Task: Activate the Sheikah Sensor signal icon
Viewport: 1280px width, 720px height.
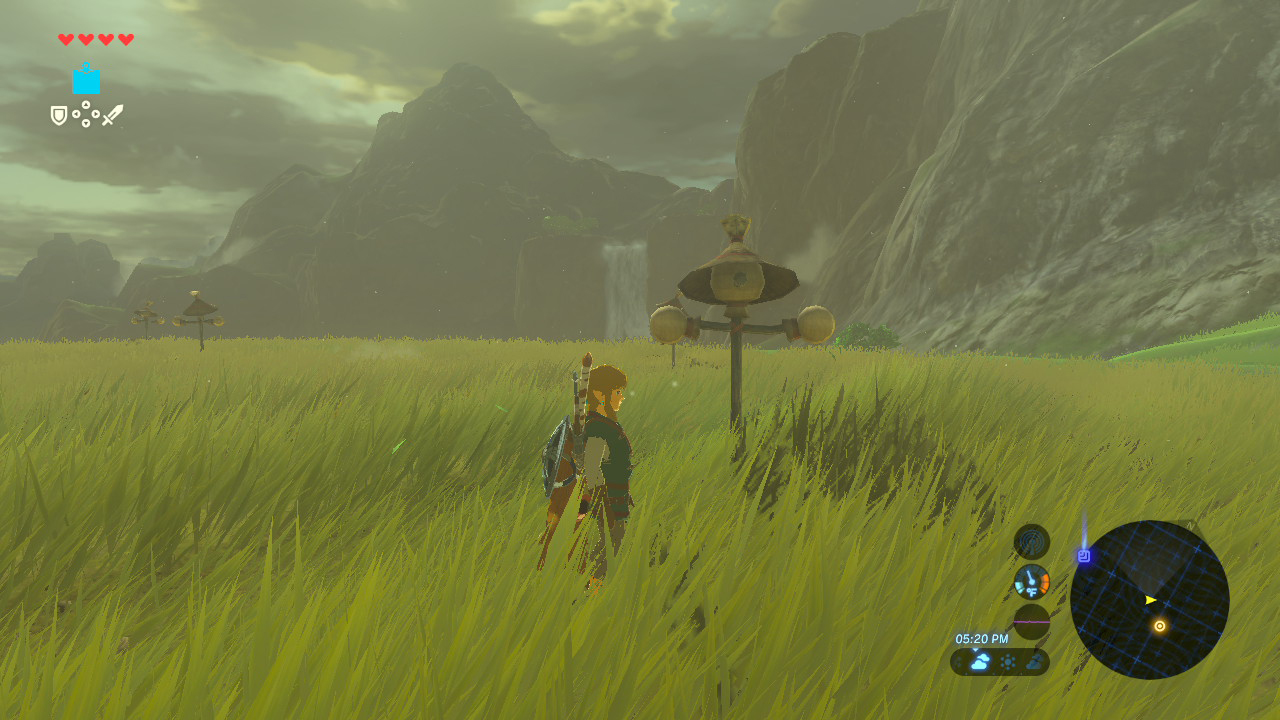Action: [x=1031, y=542]
